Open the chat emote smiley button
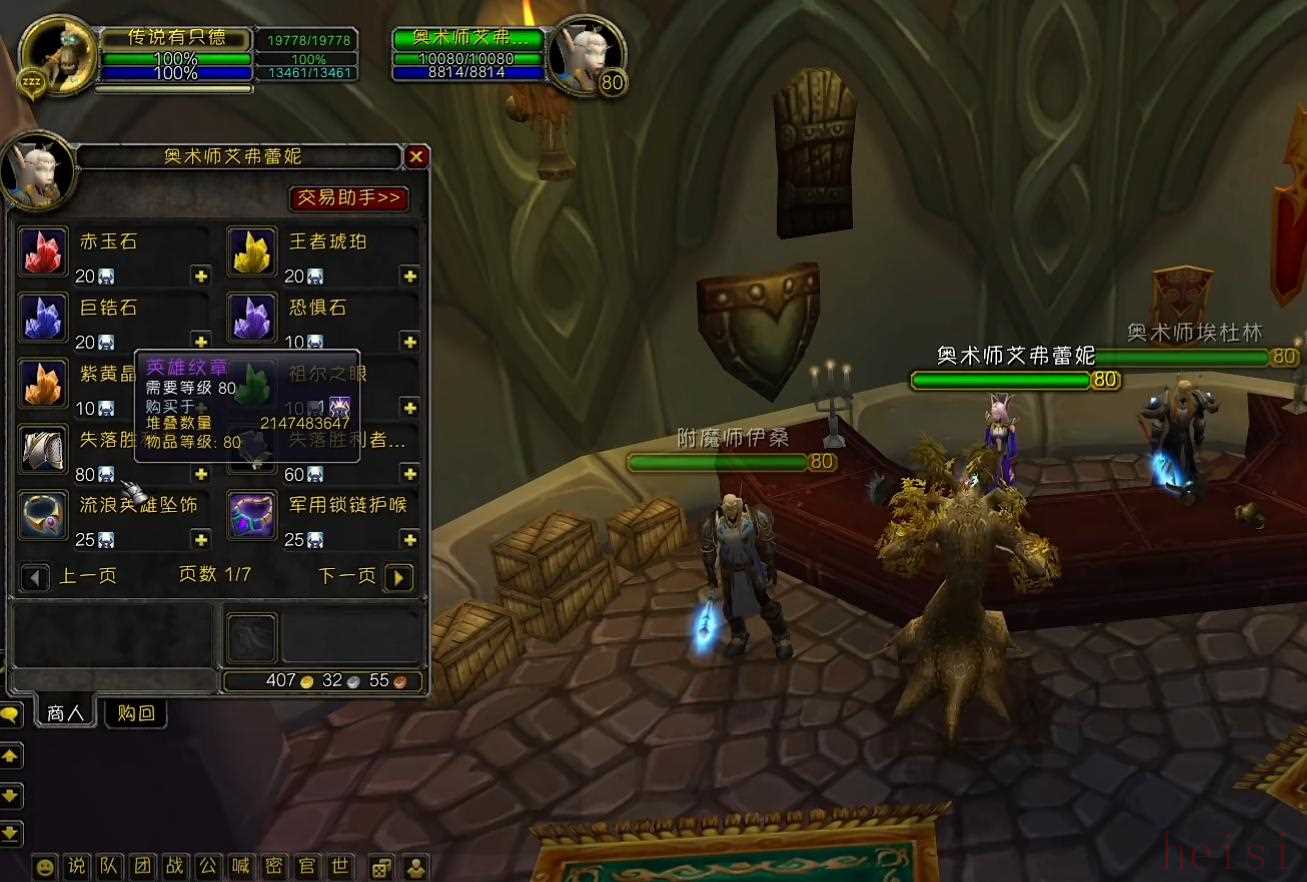 [45, 867]
